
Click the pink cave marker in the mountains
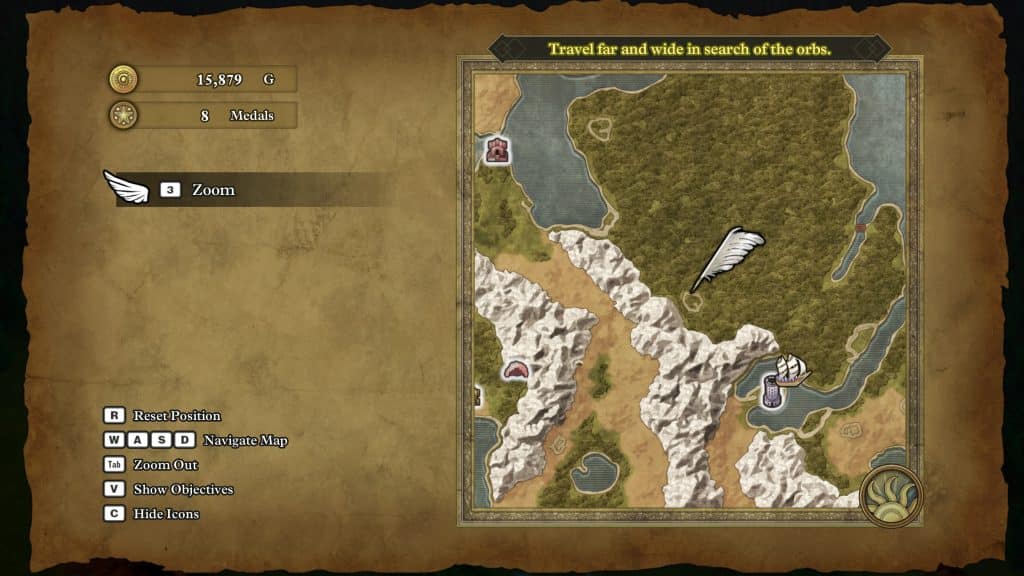[517, 370]
